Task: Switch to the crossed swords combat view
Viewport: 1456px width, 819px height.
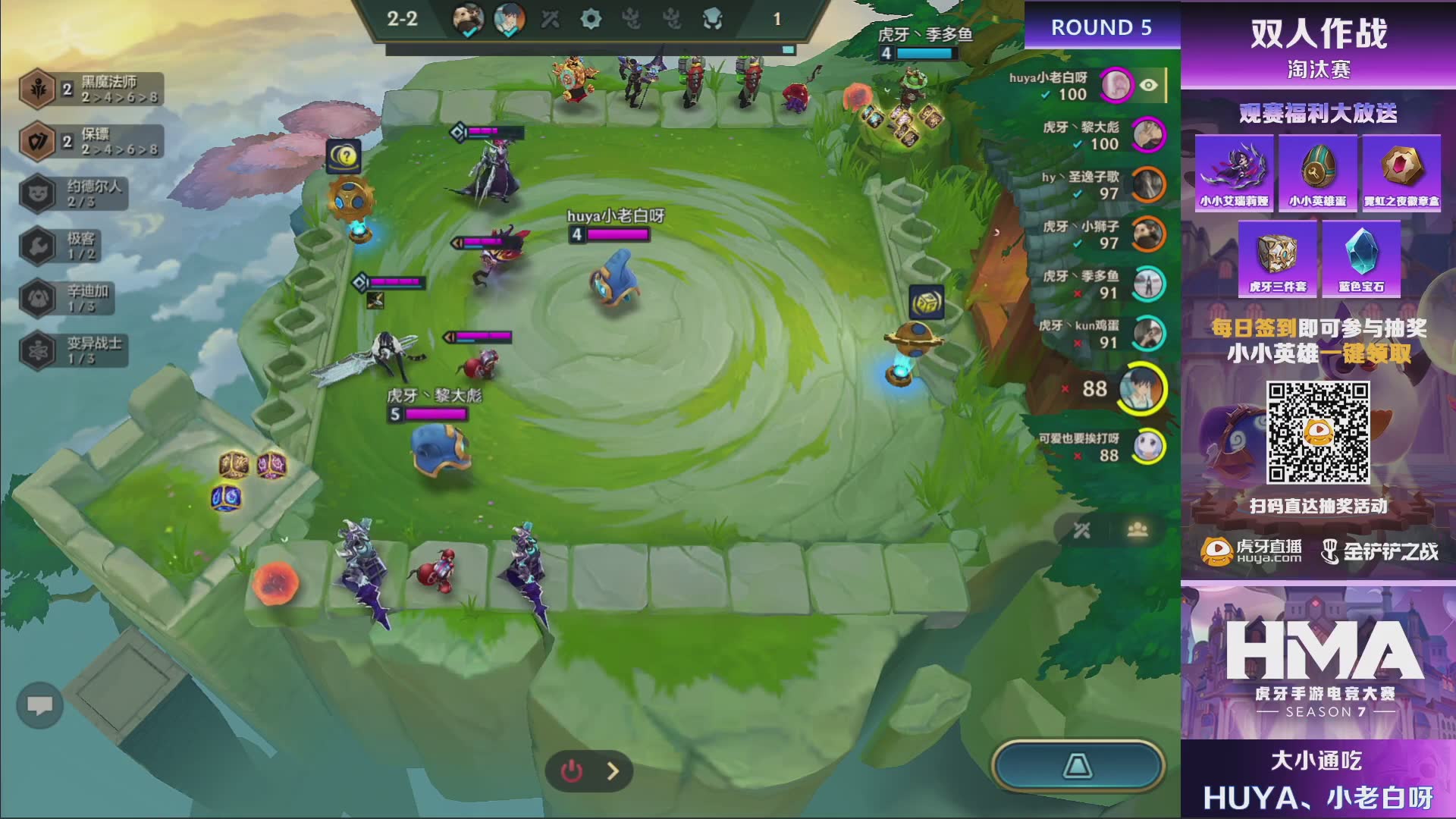Action: click(x=1082, y=530)
